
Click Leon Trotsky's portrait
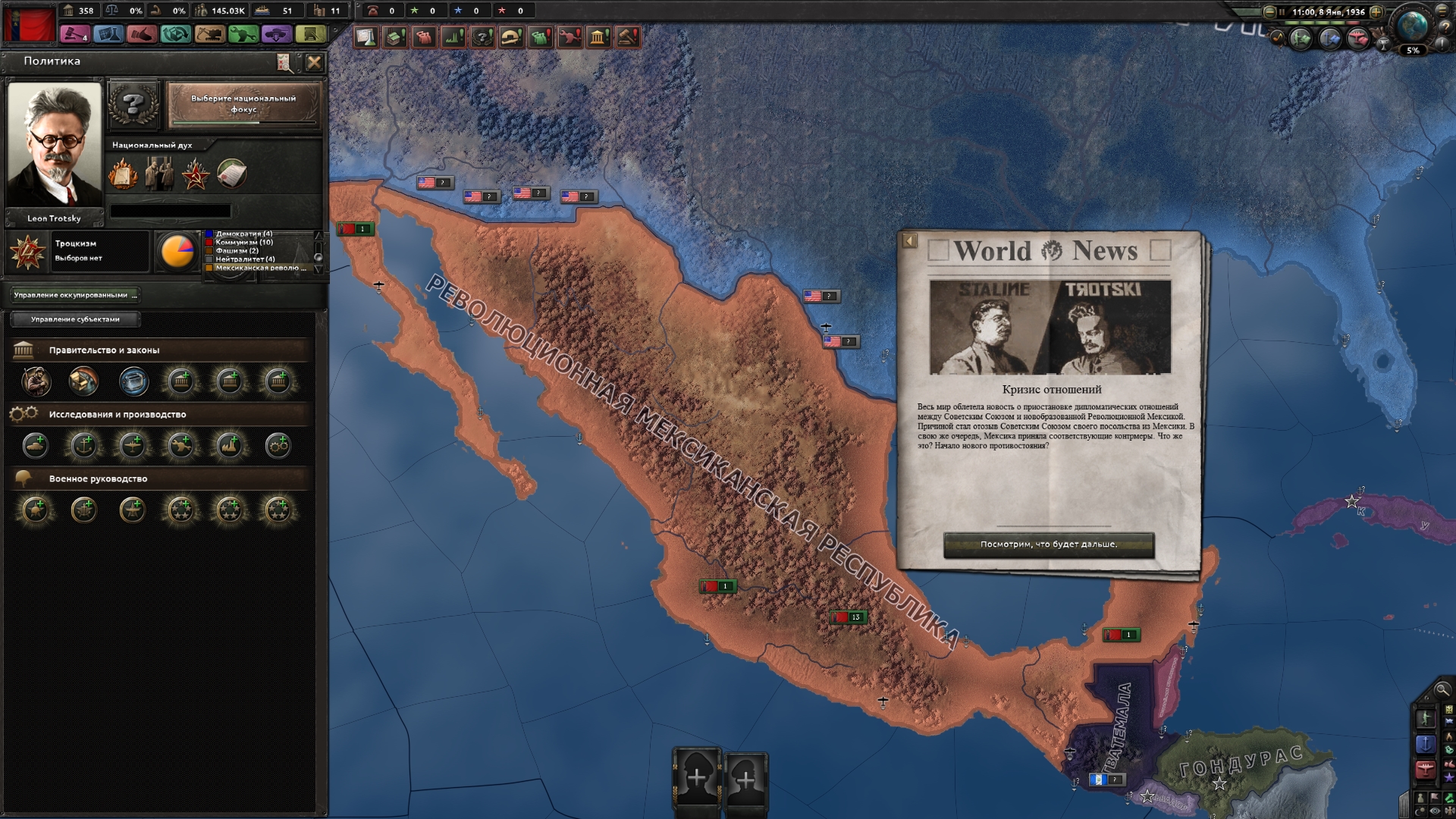tap(55, 143)
